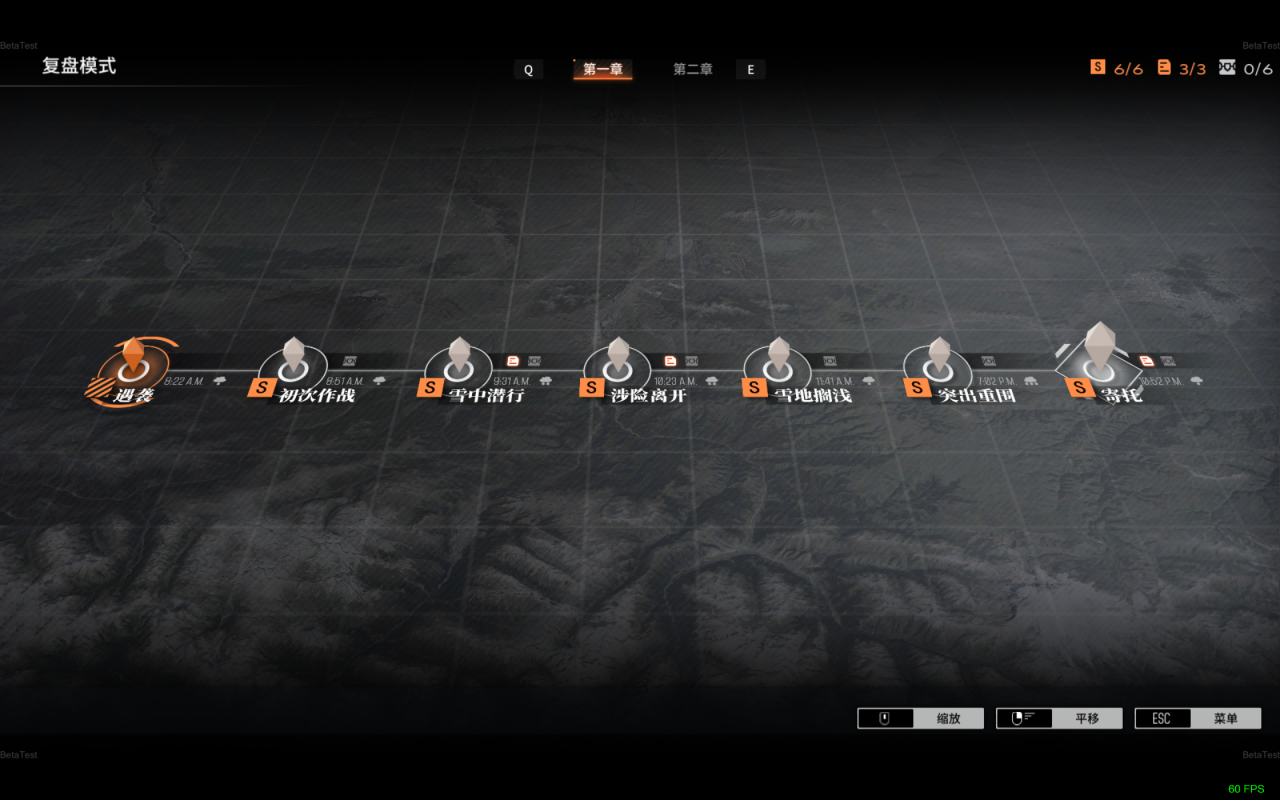Switch to the 第一章 chapter tab
The image size is (1280, 800).
pyautogui.click(x=603, y=69)
